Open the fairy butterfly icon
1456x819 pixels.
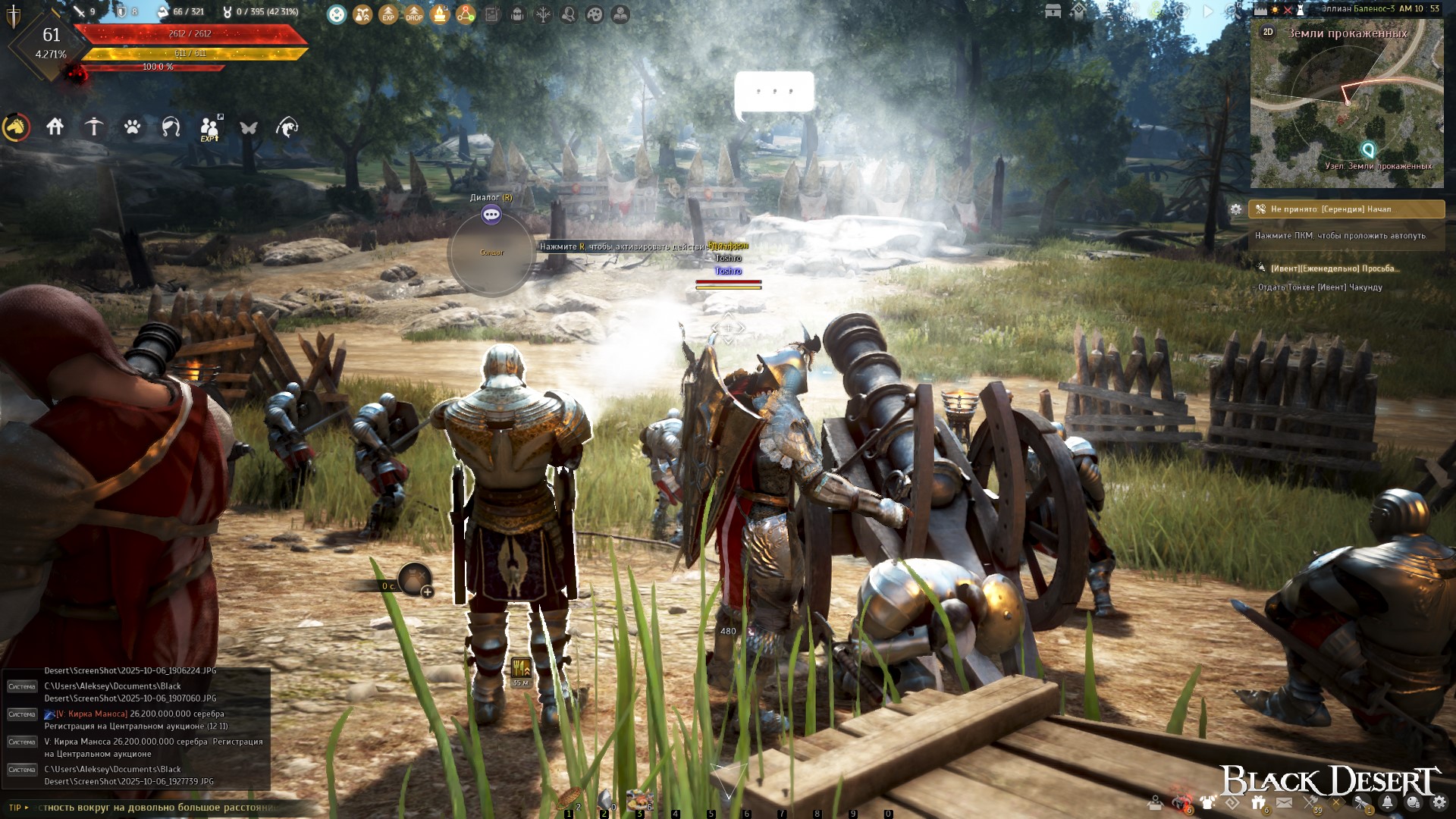(249, 127)
